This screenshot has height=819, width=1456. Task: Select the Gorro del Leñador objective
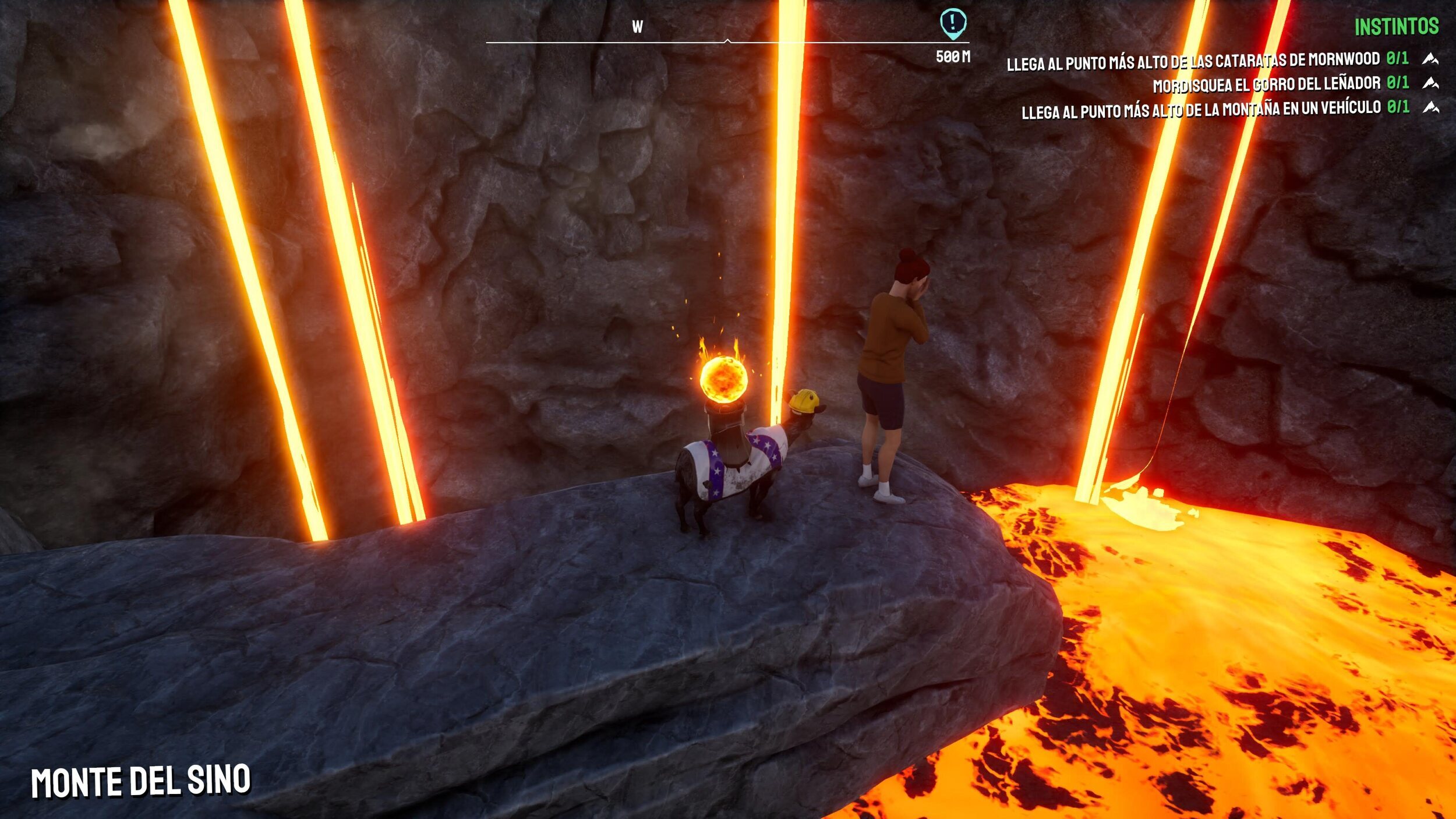[1266, 85]
